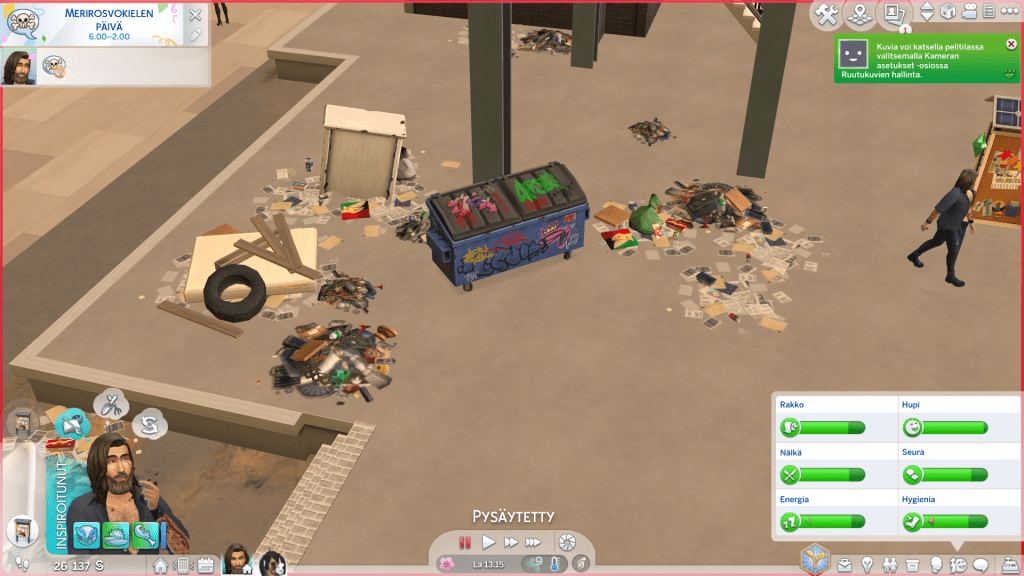The height and width of the screenshot is (576, 1024).
Task: Pause the game with the red pause button
Action: [x=464, y=542]
